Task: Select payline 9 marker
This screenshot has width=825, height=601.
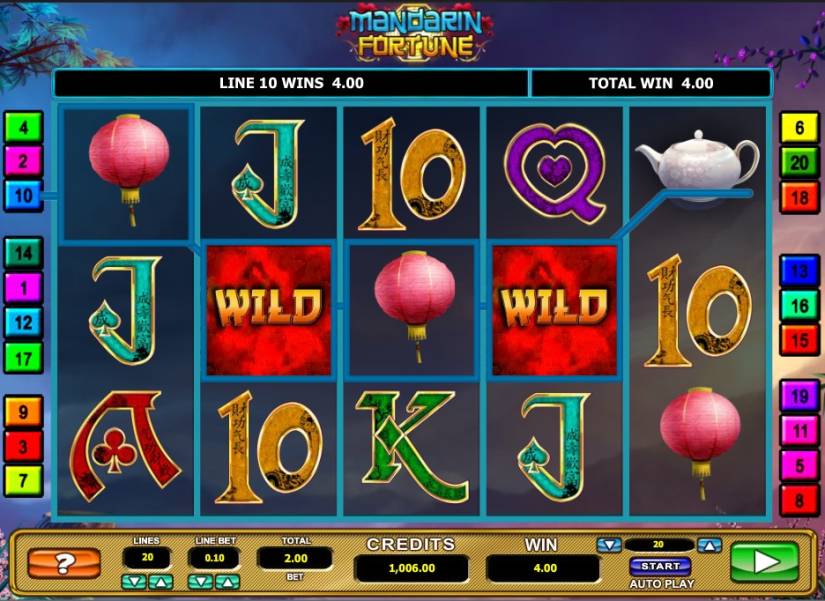Action: [x=24, y=411]
